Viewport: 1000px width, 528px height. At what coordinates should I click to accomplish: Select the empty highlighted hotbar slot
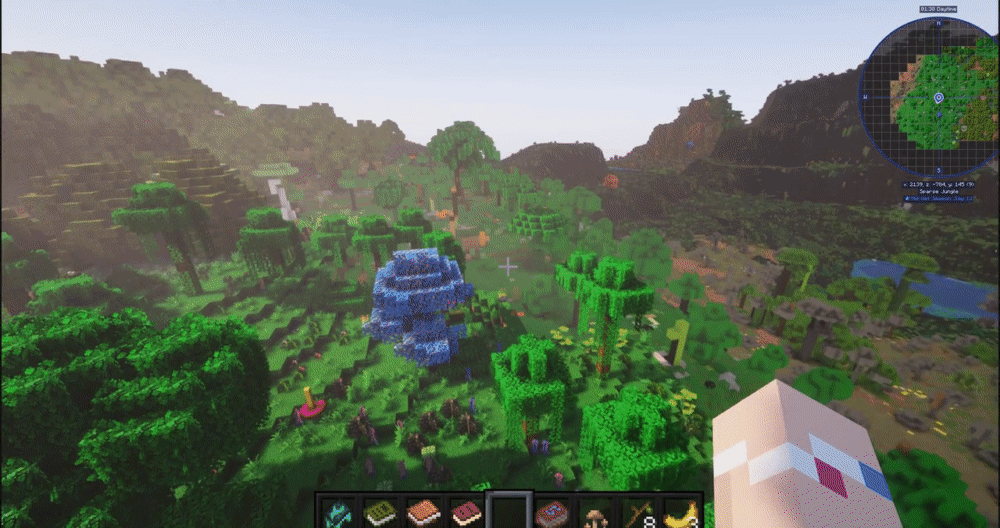pos(509,513)
